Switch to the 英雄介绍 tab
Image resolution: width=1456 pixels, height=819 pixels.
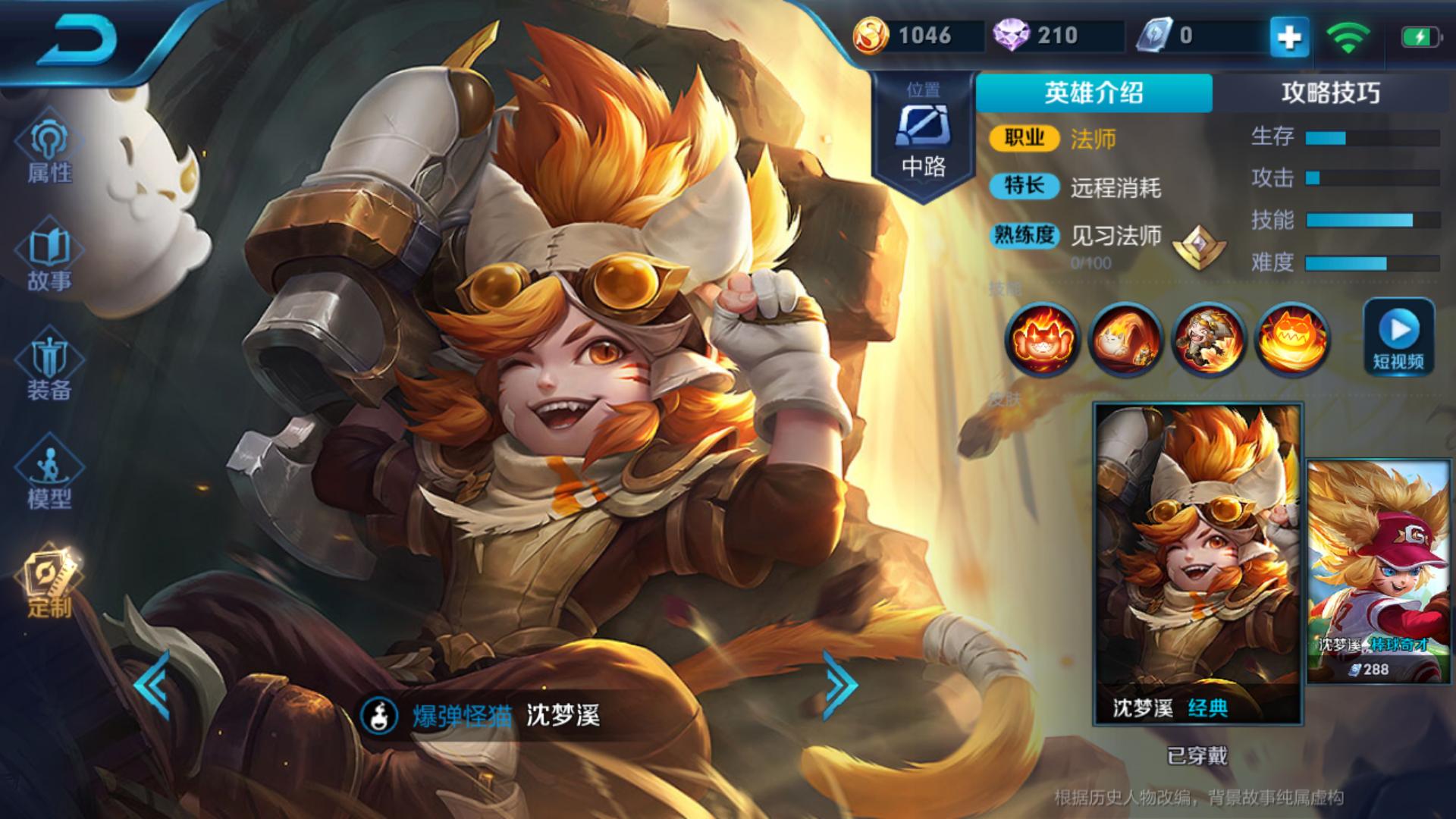point(1094,93)
